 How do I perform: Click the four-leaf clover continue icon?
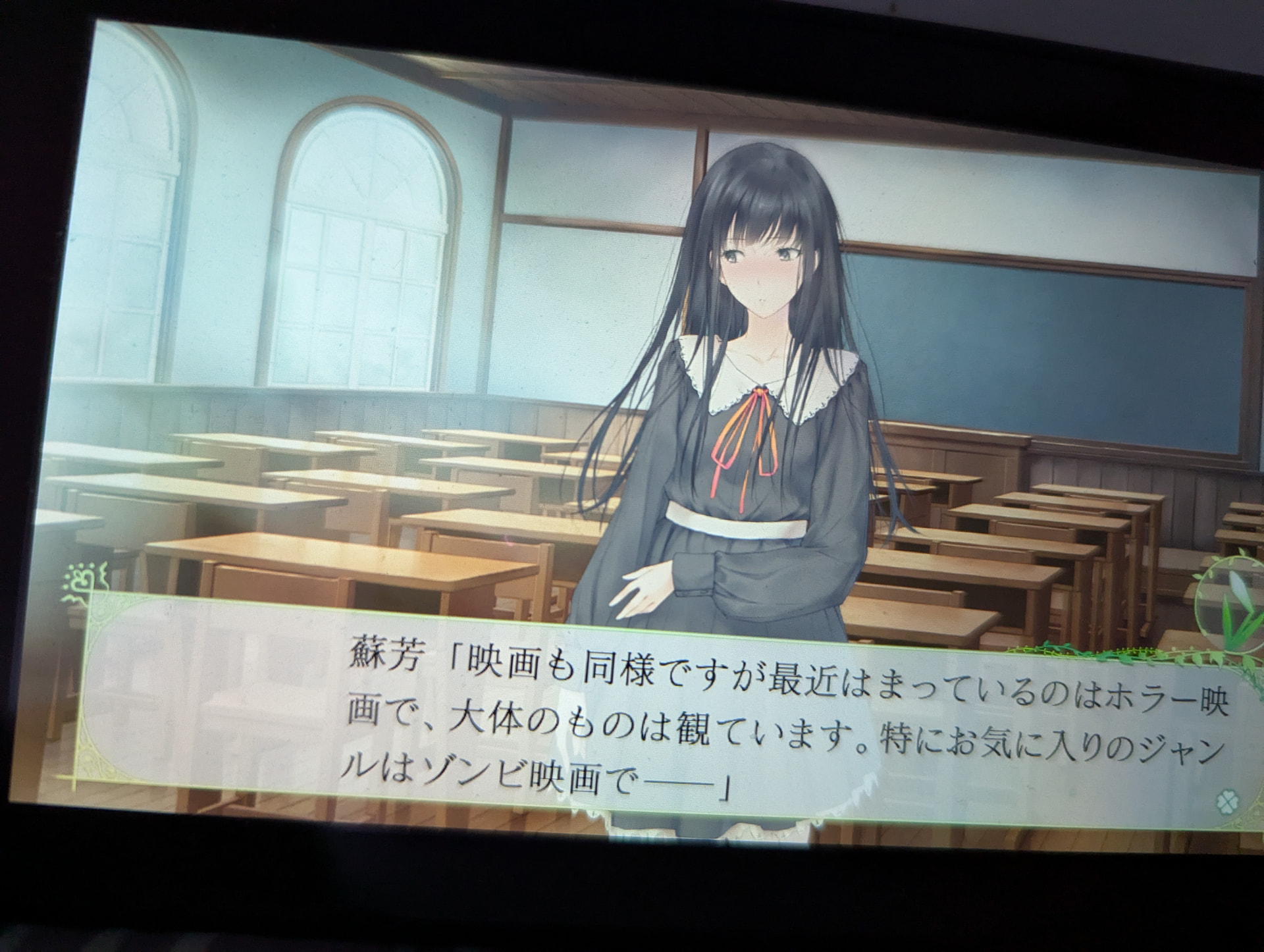tap(1223, 800)
